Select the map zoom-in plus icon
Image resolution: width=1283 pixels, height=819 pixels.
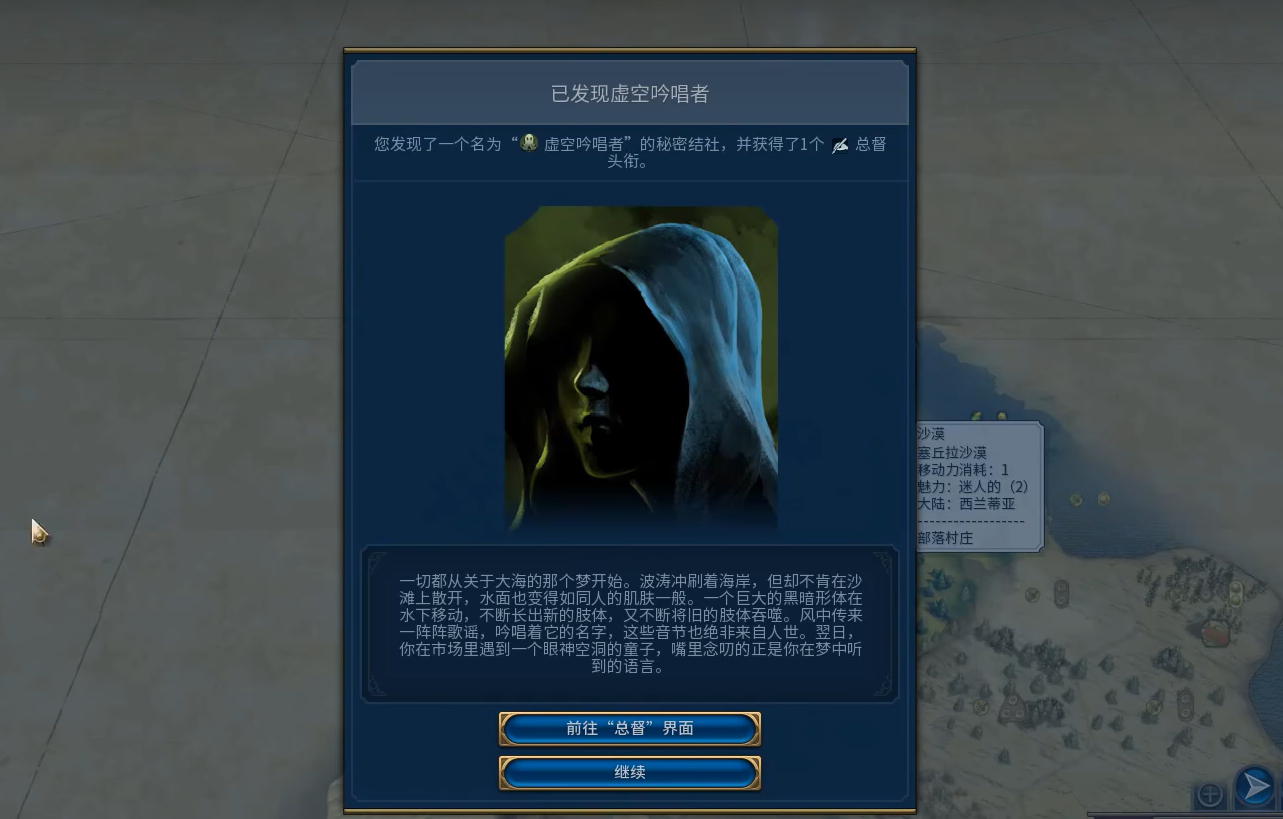point(1209,794)
